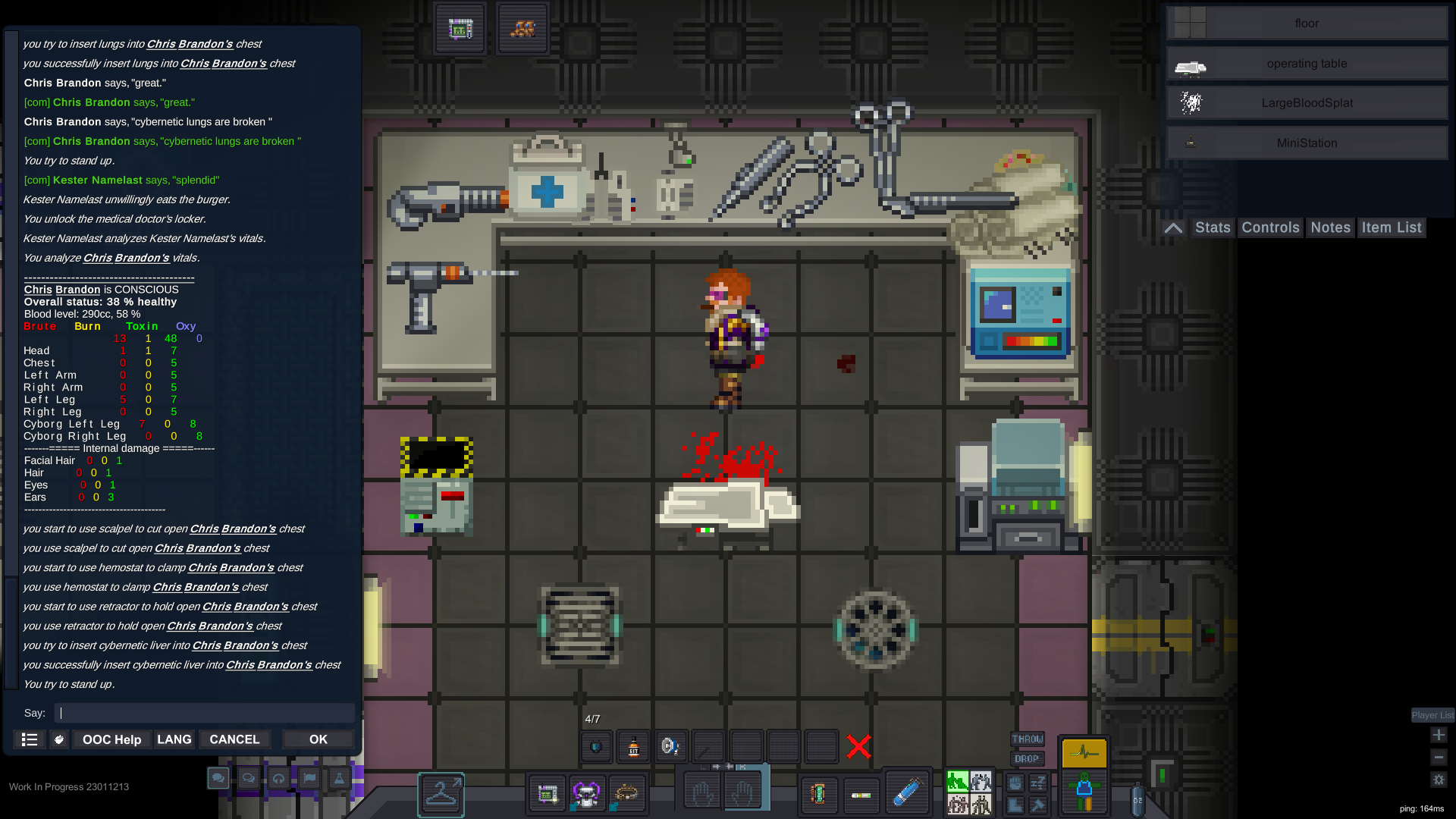Screen dimensions: 1456x819
Task: Select the whiskey bottle in the hotbar
Action: point(633,746)
